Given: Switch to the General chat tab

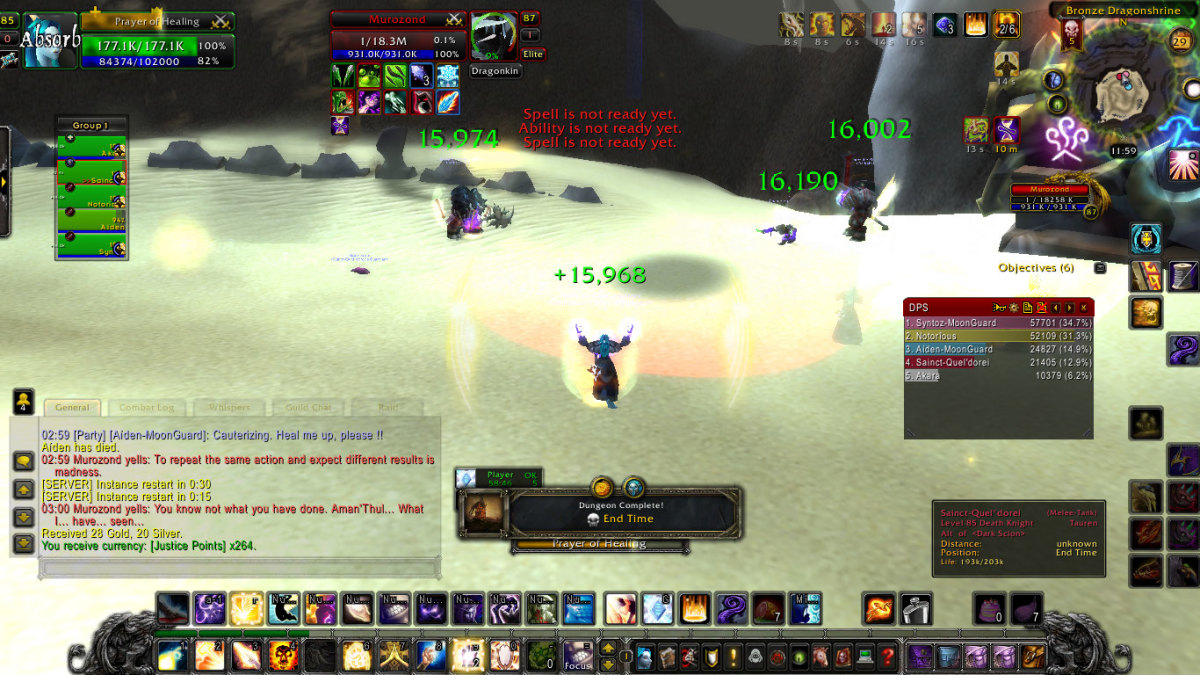Looking at the screenshot, I should [x=71, y=407].
